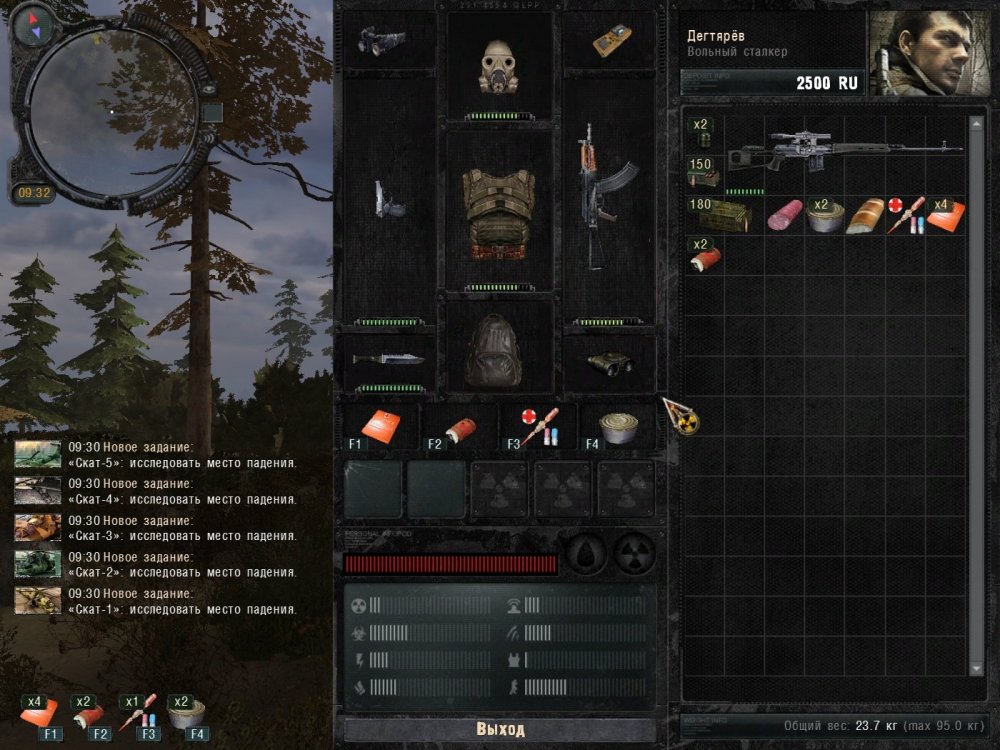This screenshot has width=1000, height=750.
Task: Choose the sausage in inventory
Action: [785, 215]
